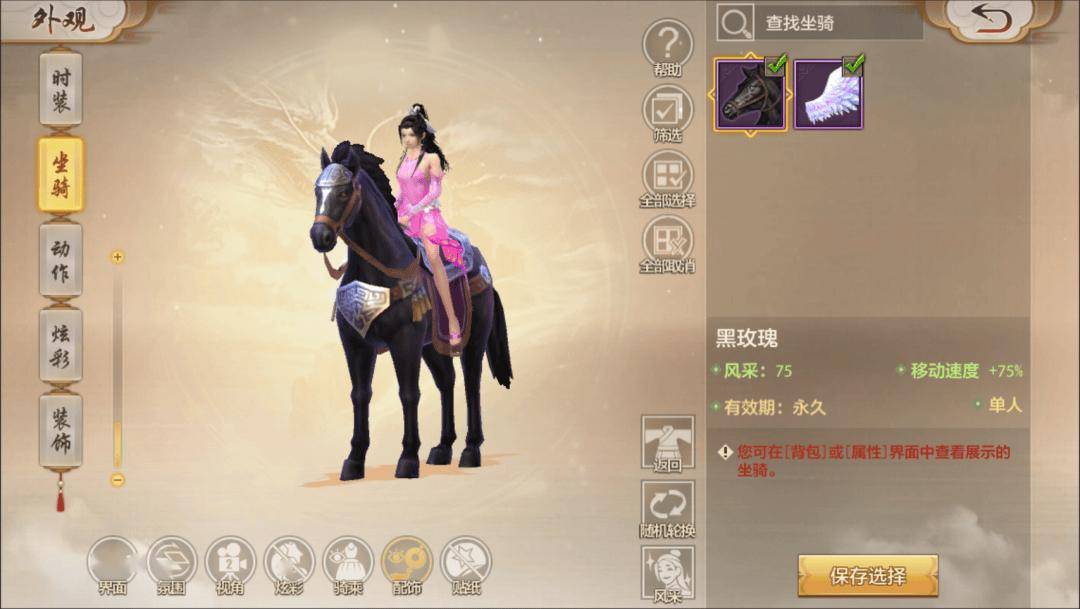Select the 返回 return button with robe icon
This screenshot has height=609, width=1080.
coord(668,441)
